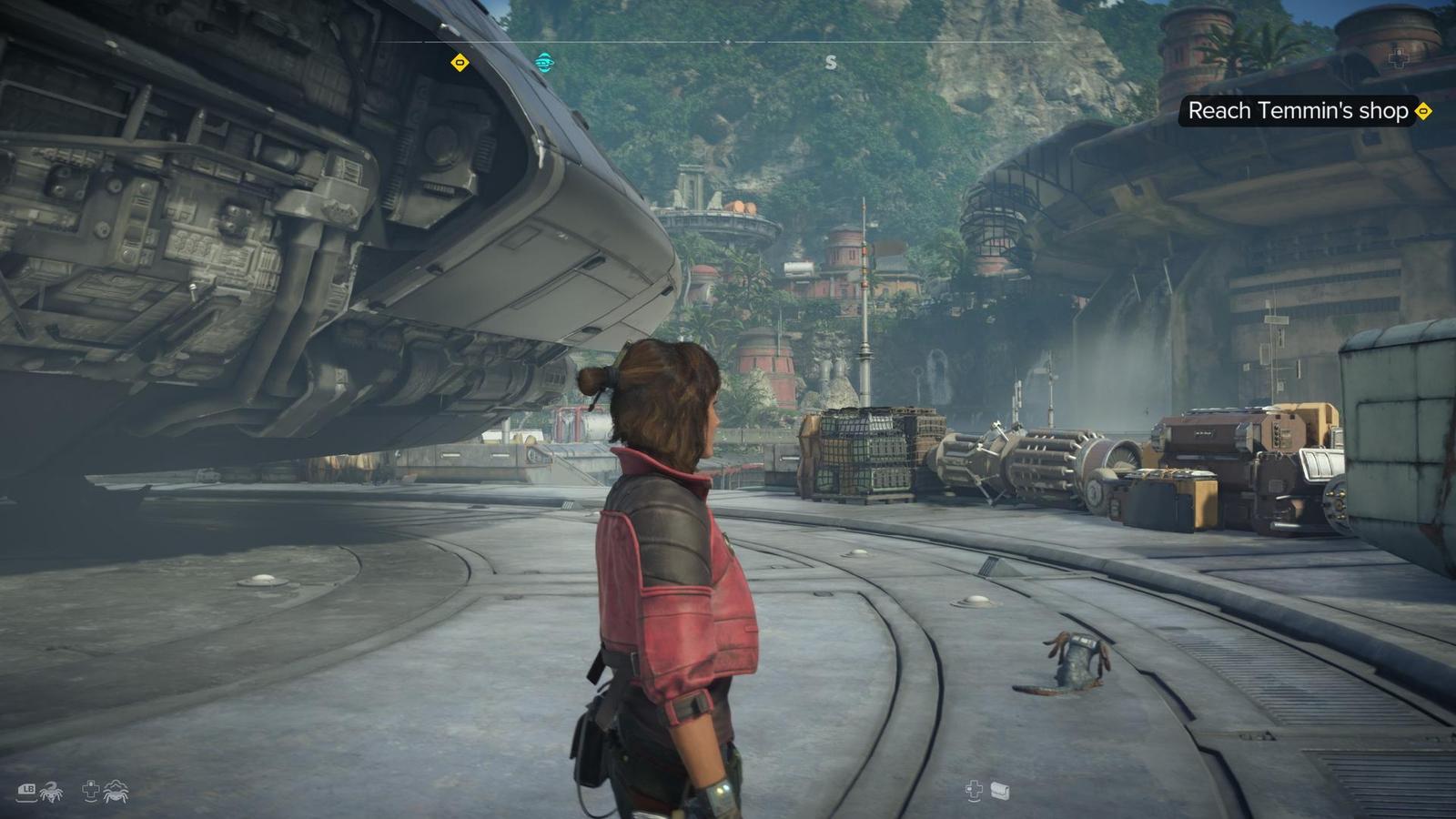Select the yellow quest marker on the compass
Image resolution: width=1456 pixels, height=819 pixels.
pyautogui.click(x=460, y=63)
